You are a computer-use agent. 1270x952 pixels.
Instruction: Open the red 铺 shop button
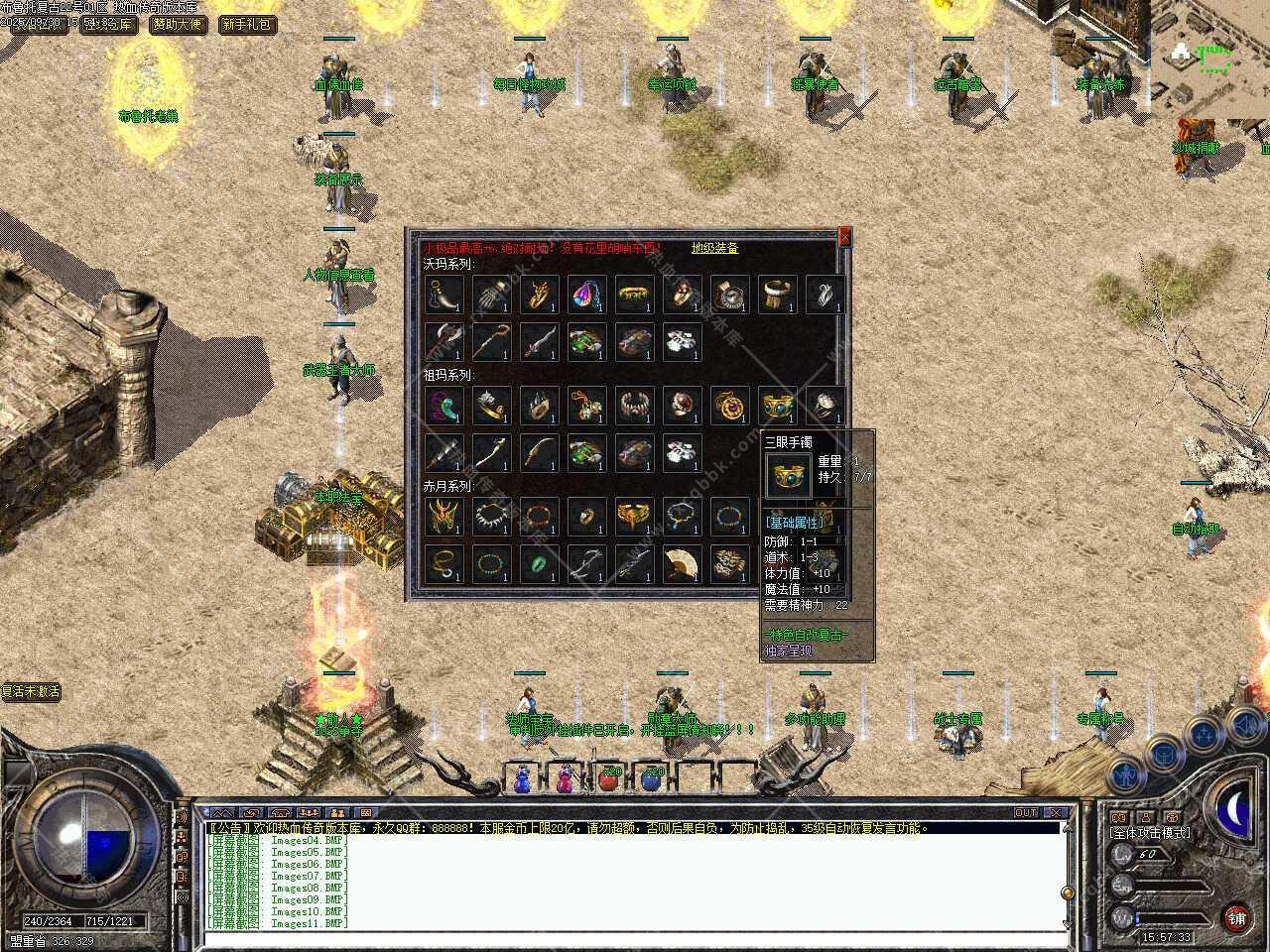click(x=1235, y=917)
